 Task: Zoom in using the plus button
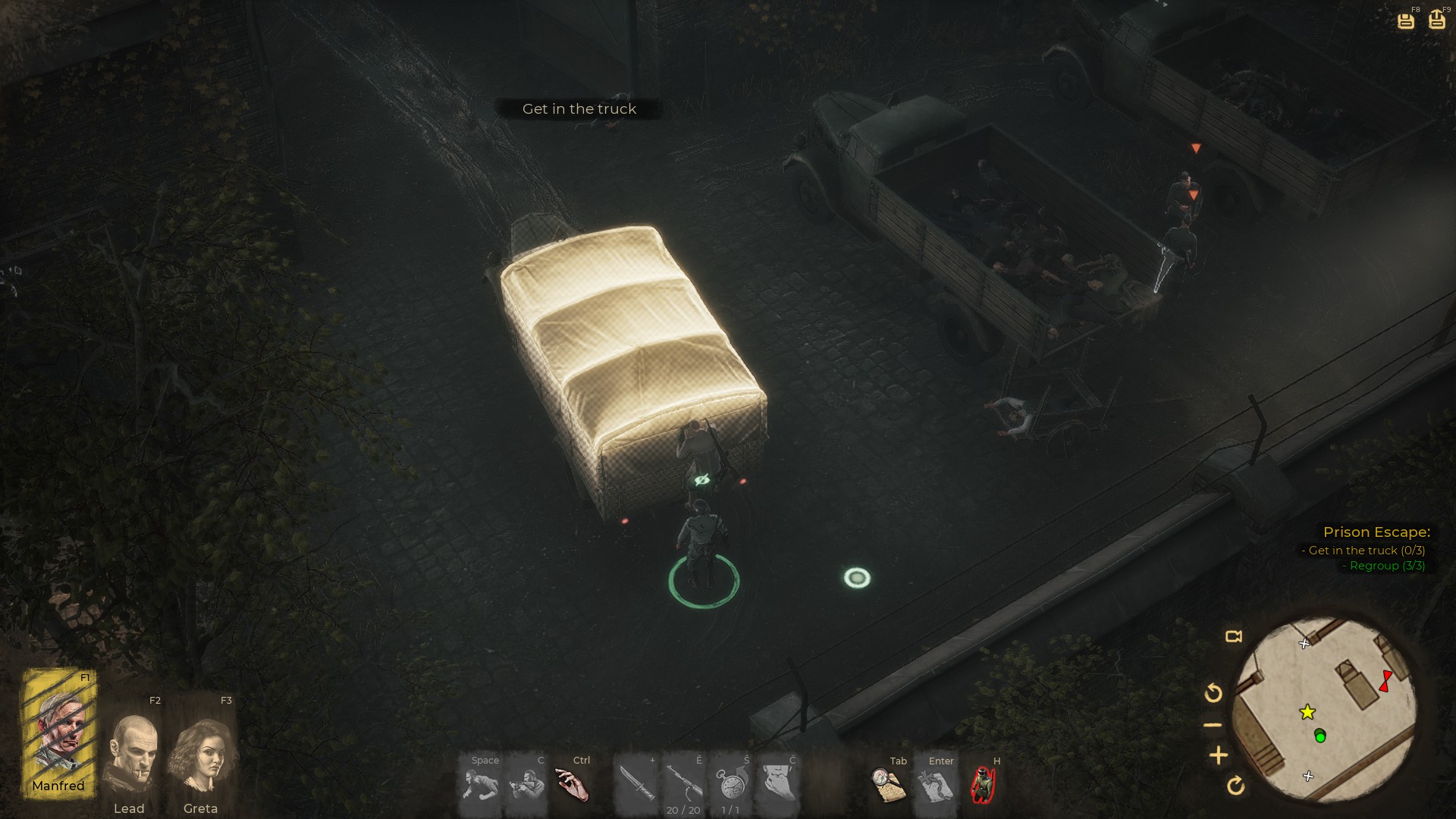1219,755
